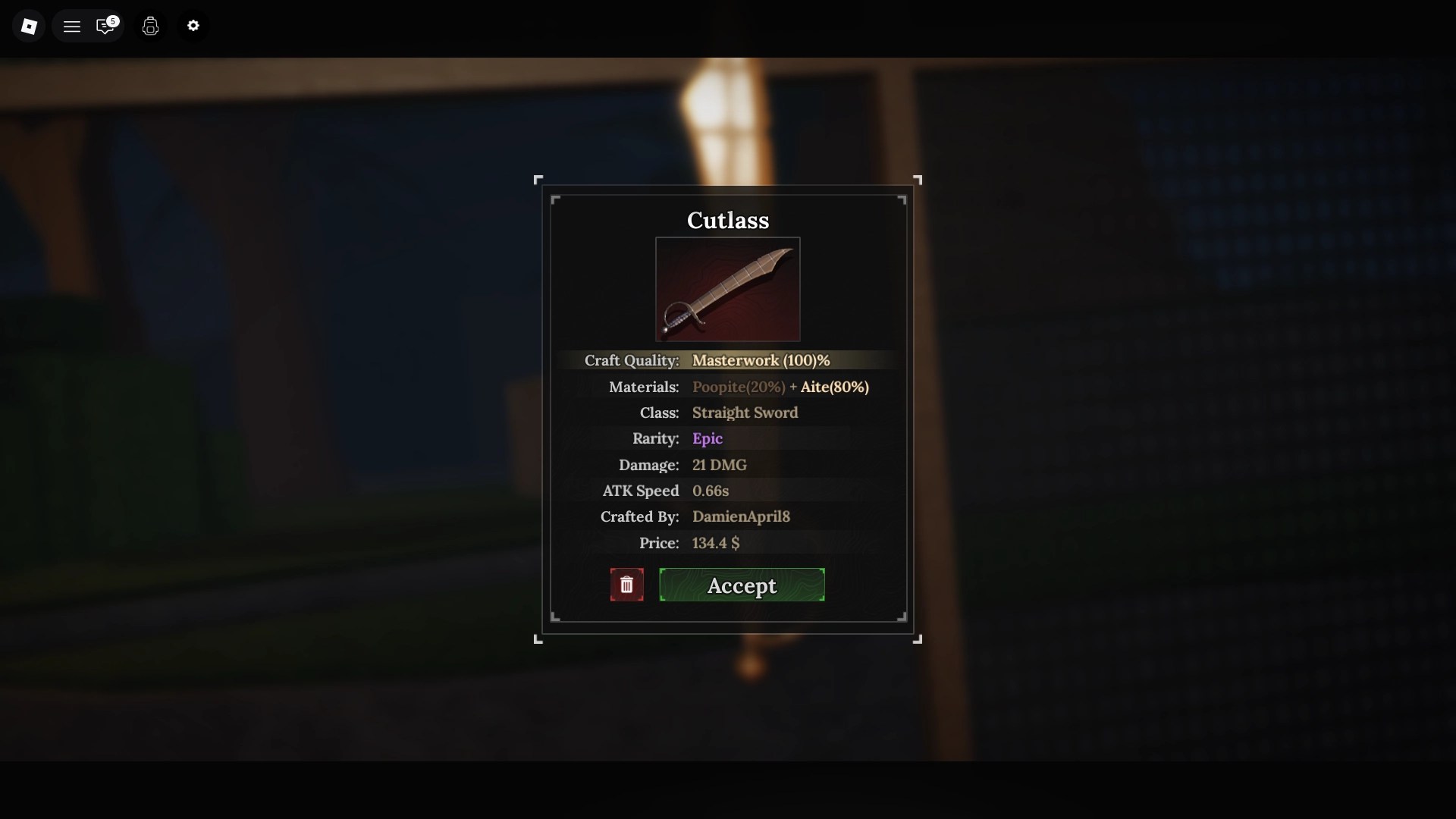This screenshot has height=819, width=1456.
Task: Click the notification badge showing 5
Action: 112,20
